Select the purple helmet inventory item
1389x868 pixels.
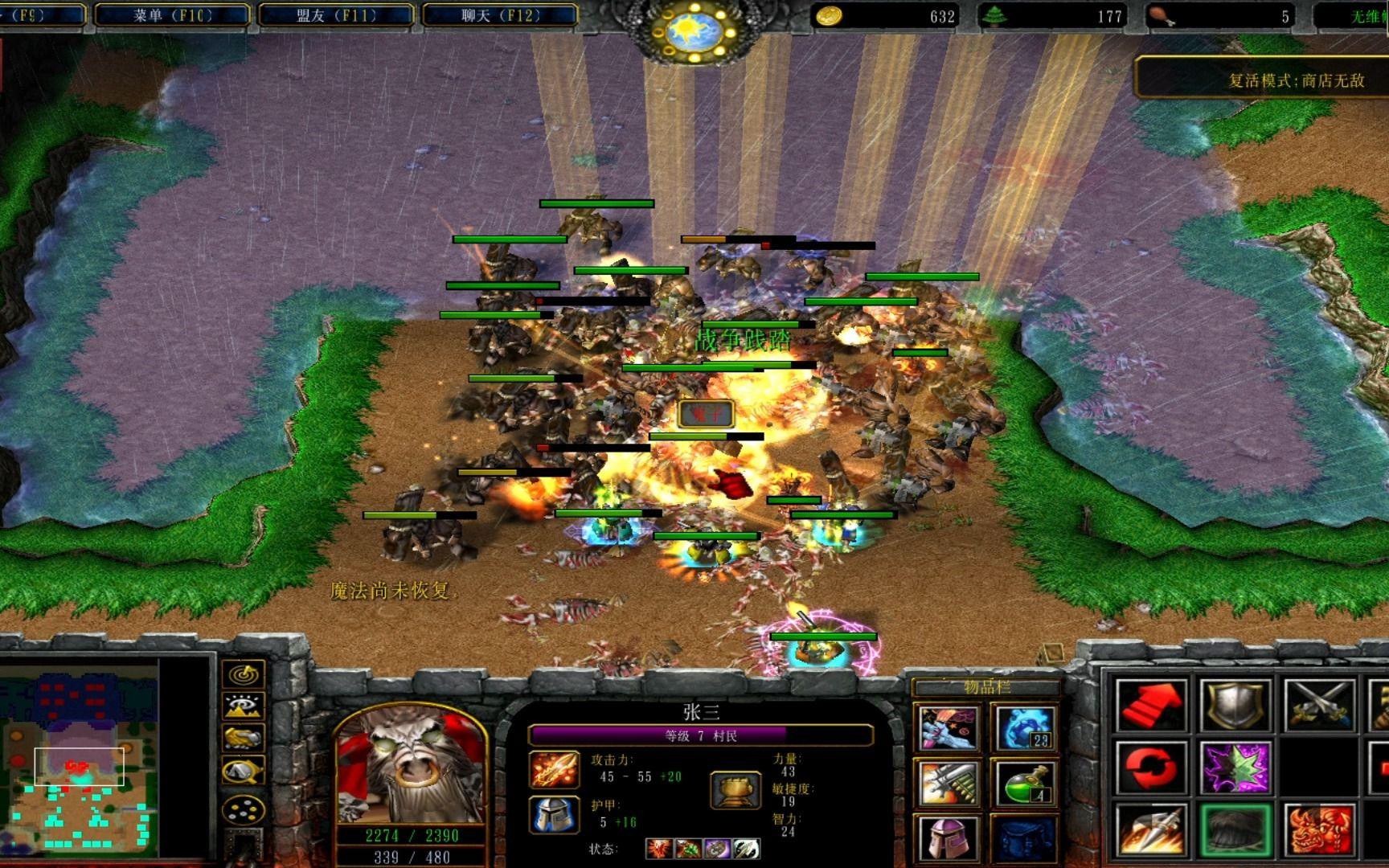pos(949,838)
